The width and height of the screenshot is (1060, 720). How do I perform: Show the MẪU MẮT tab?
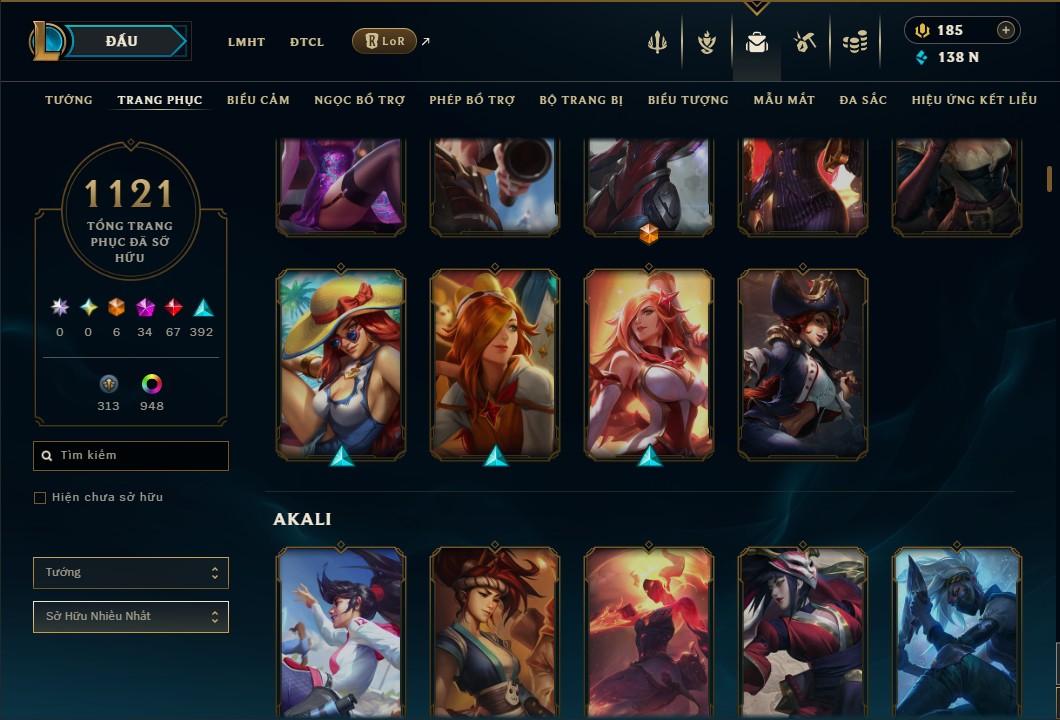click(784, 100)
